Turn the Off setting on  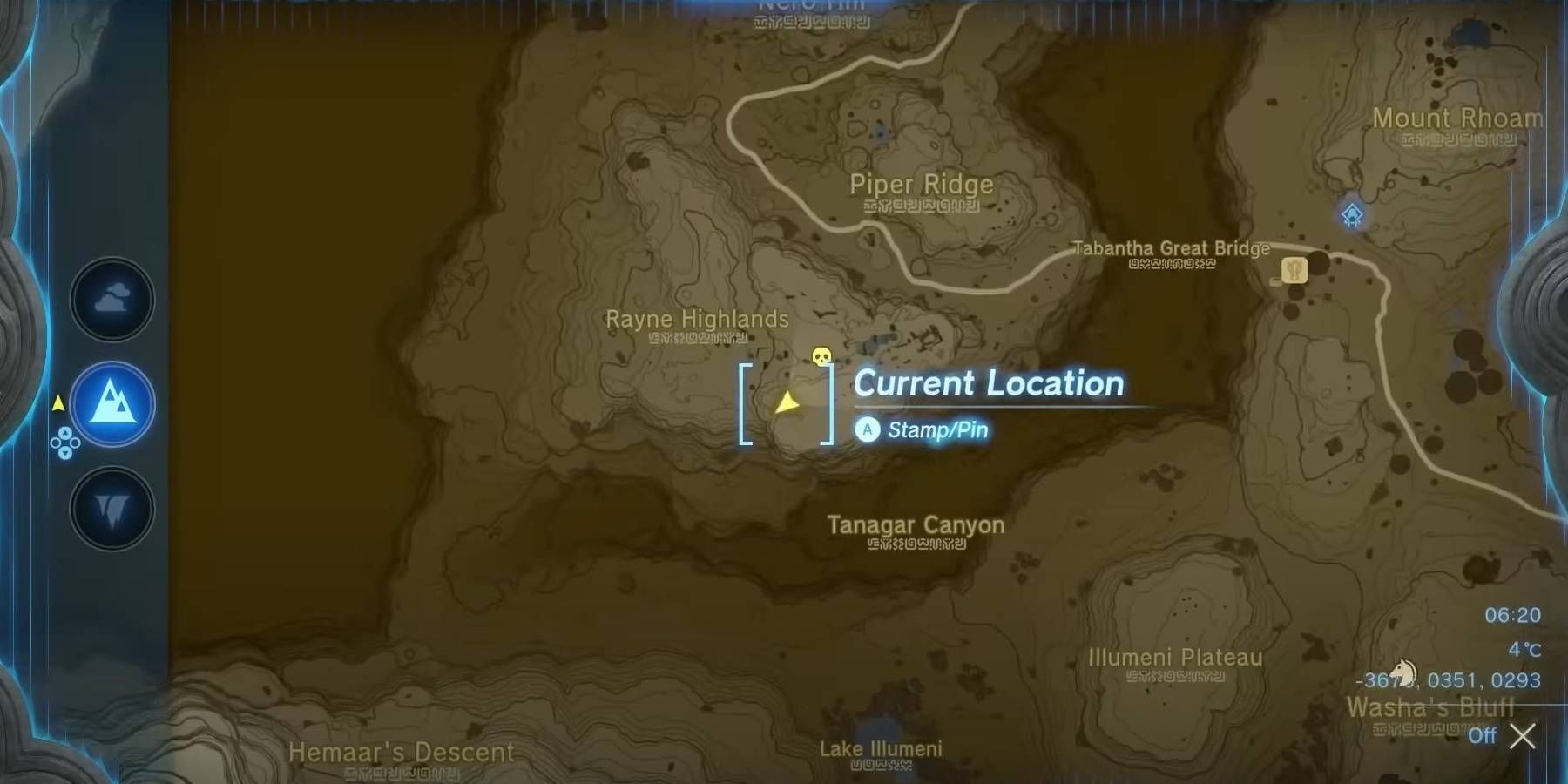[1482, 736]
